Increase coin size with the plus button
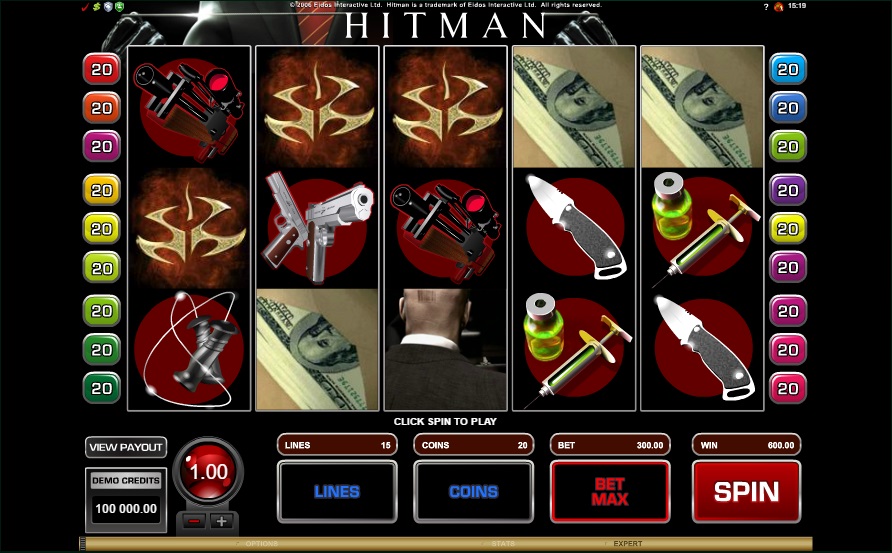Screen dimensions: 892x553 pyautogui.click(x=221, y=521)
